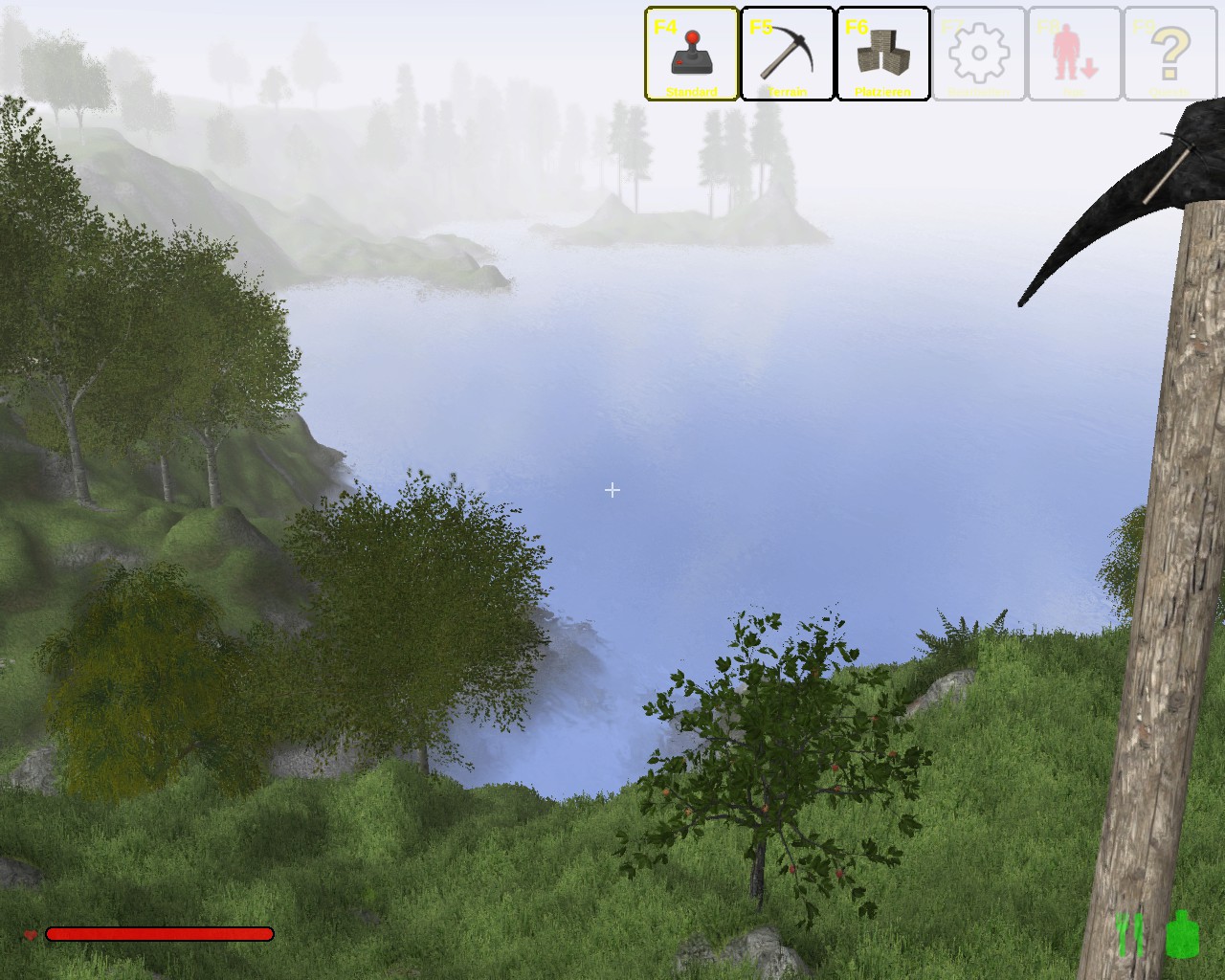This screenshot has width=1225, height=980.
Task: Activate the red figure NPC mode
Action: [x=1074, y=54]
